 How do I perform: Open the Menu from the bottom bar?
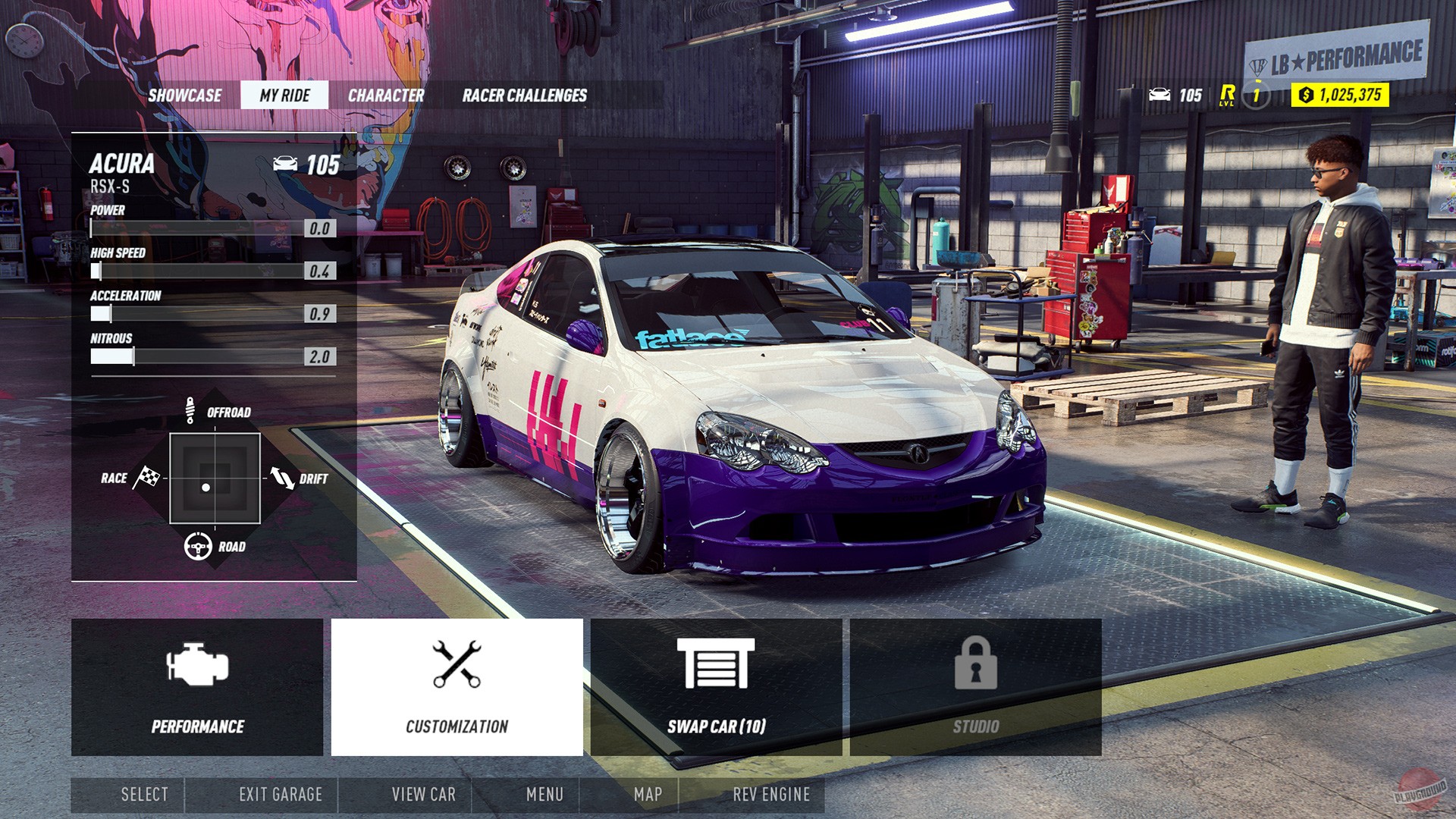coord(547,795)
